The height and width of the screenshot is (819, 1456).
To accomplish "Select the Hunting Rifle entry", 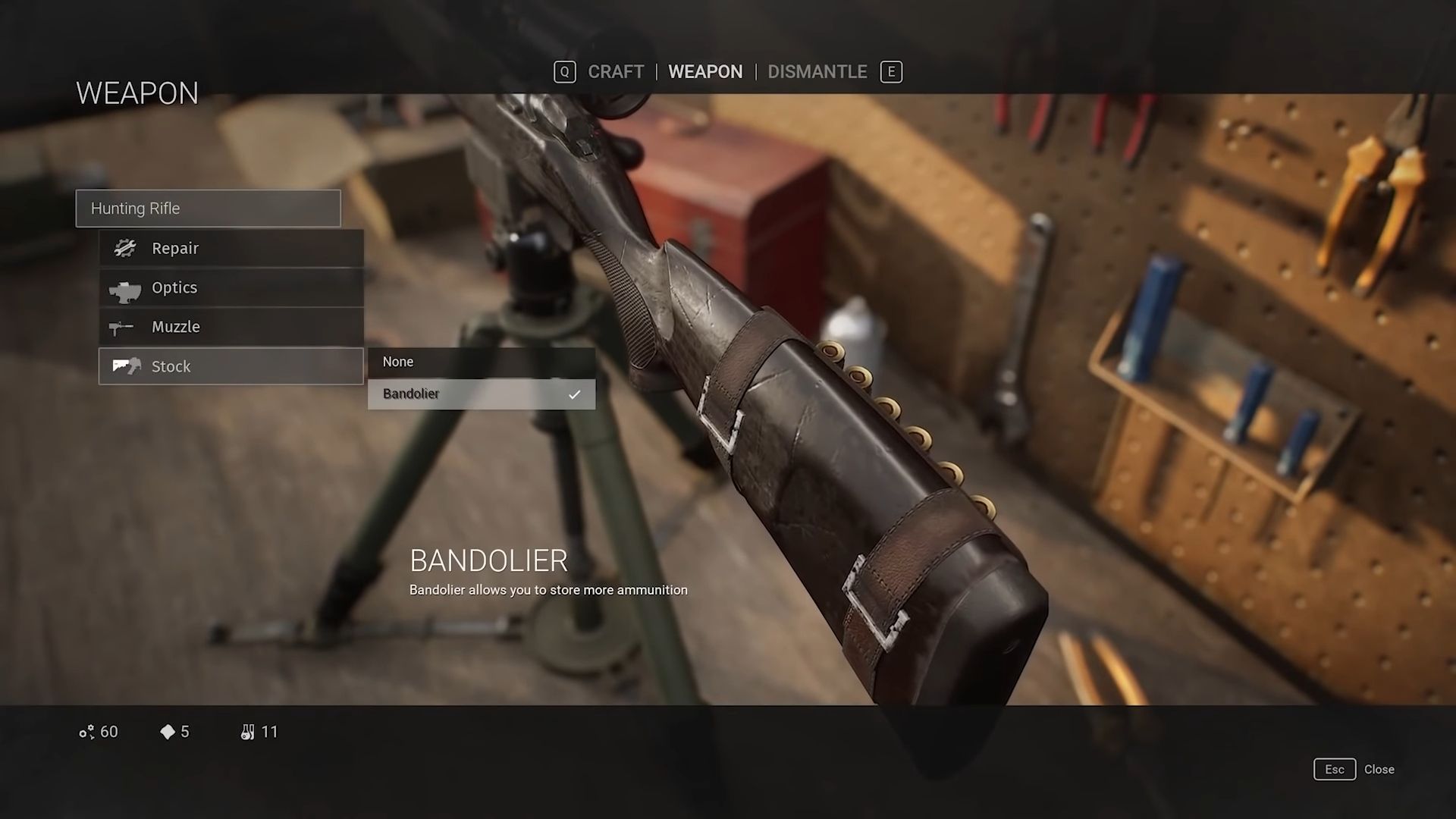I will click(x=209, y=209).
